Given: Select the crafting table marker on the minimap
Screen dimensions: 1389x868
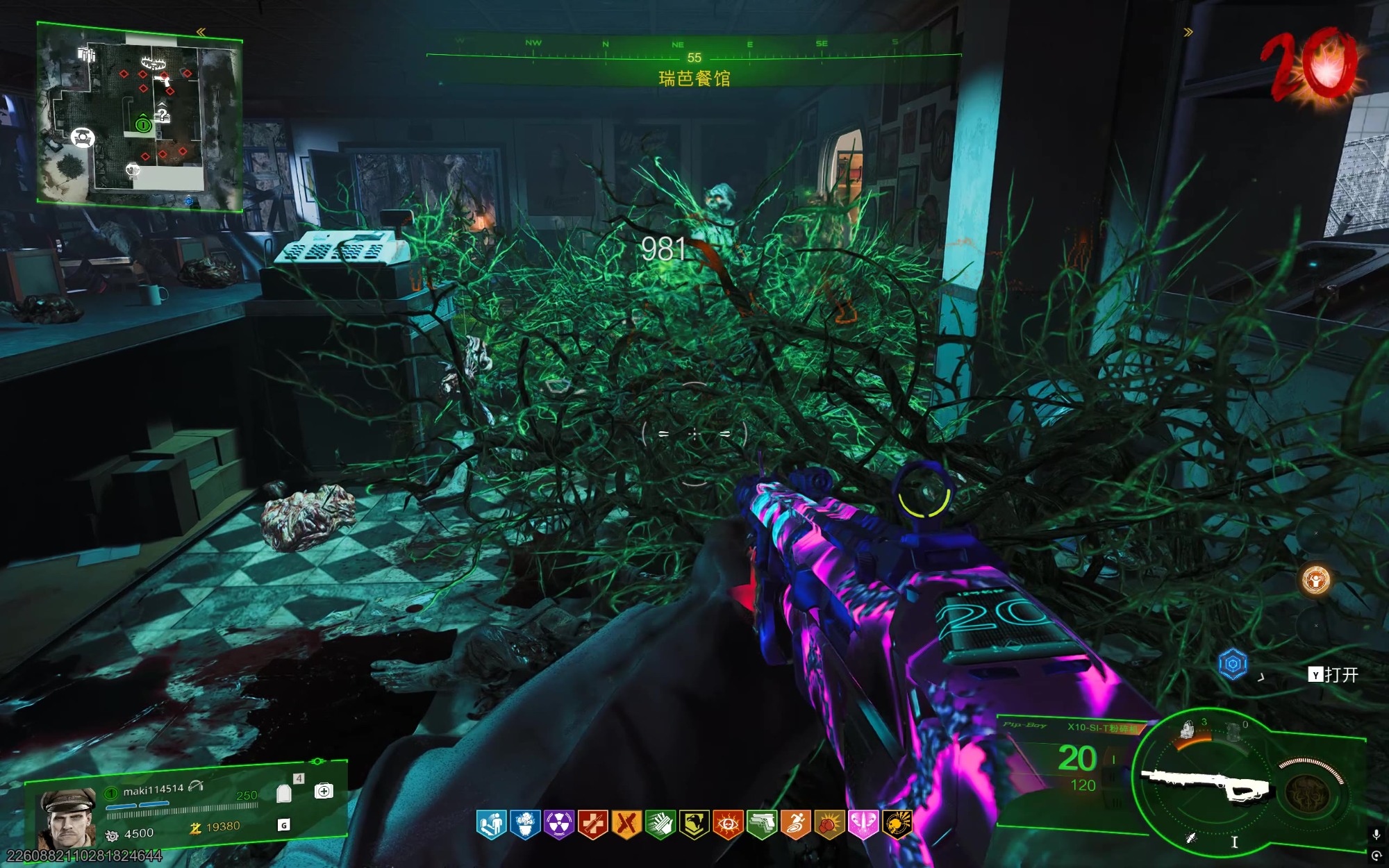Looking at the screenshot, I should coord(83,137).
